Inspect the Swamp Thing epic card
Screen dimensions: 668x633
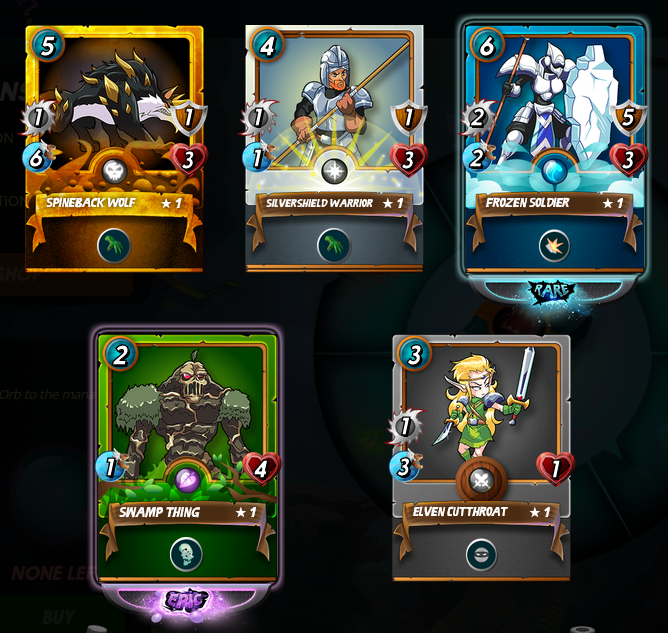[187, 455]
